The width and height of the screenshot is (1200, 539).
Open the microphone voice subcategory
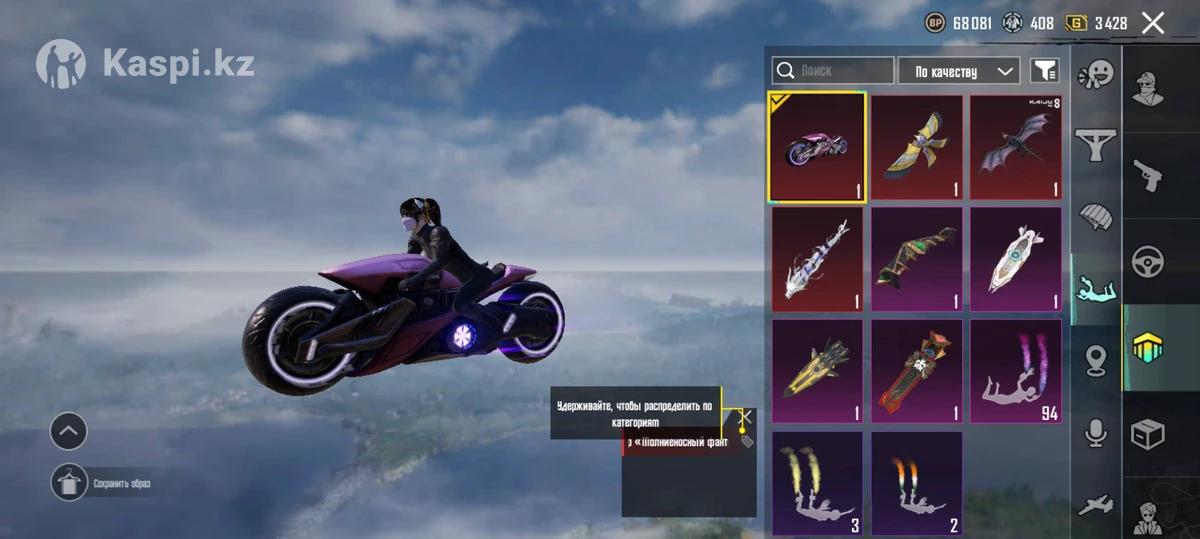click(x=1096, y=432)
